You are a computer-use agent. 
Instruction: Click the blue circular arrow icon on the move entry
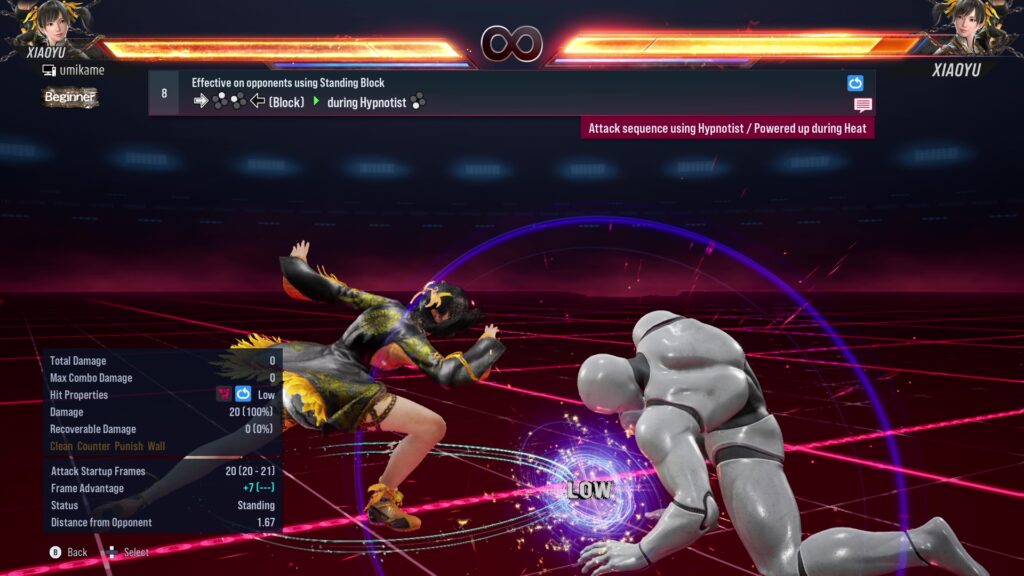click(x=855, y=83)
